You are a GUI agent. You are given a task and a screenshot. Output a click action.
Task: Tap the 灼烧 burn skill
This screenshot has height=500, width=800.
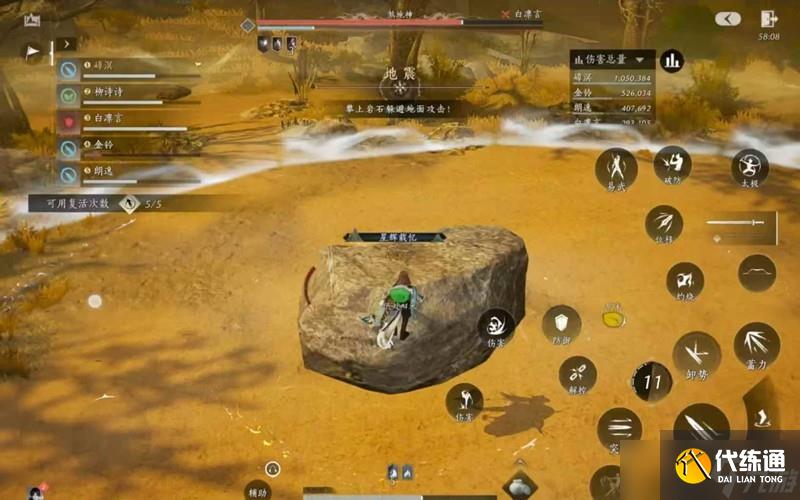[685, 280]
